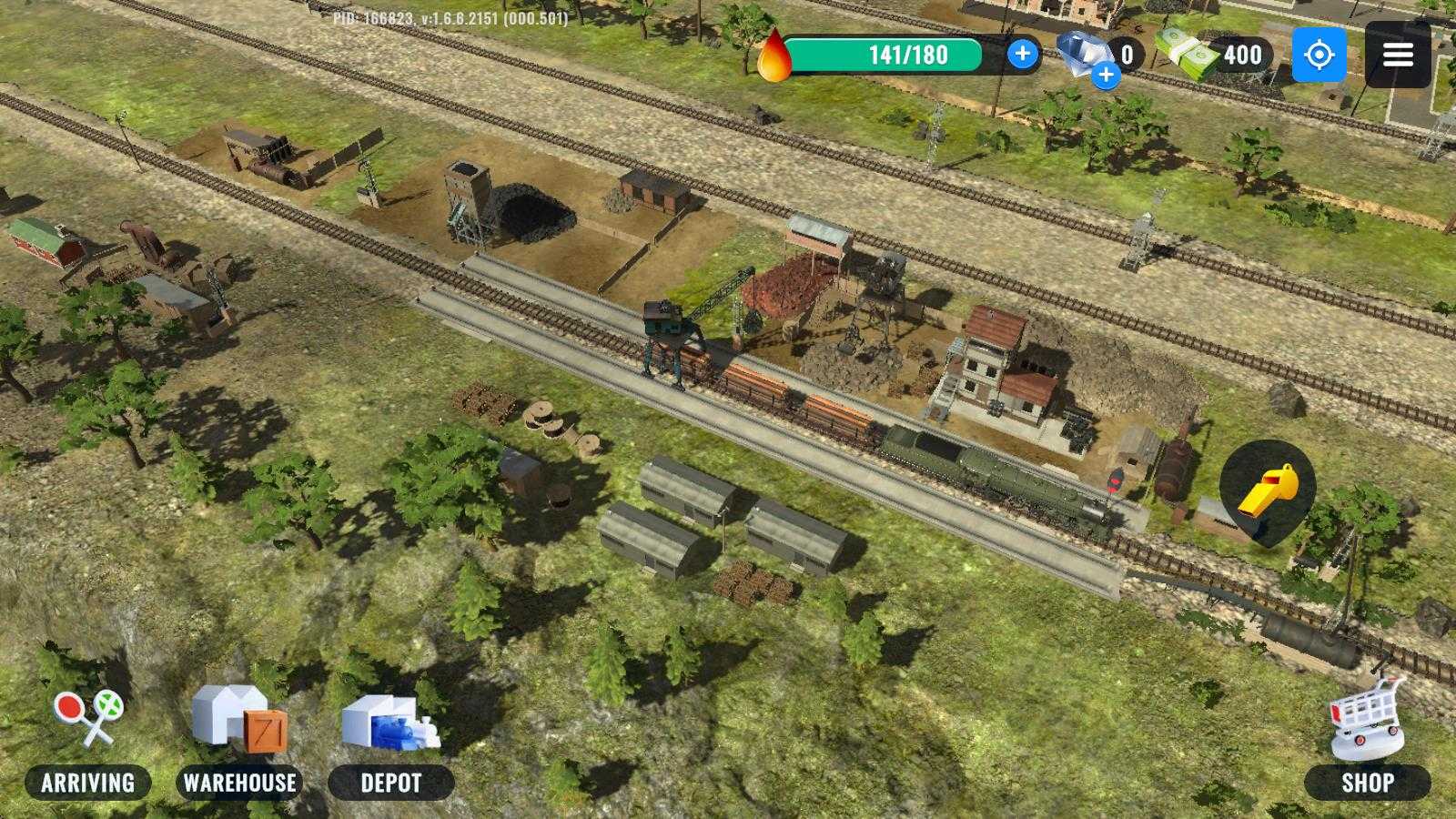Viewport: 1456px width, 819px height.
Task: Center camera with the blue target button
Action: [x=1319, y=55]
